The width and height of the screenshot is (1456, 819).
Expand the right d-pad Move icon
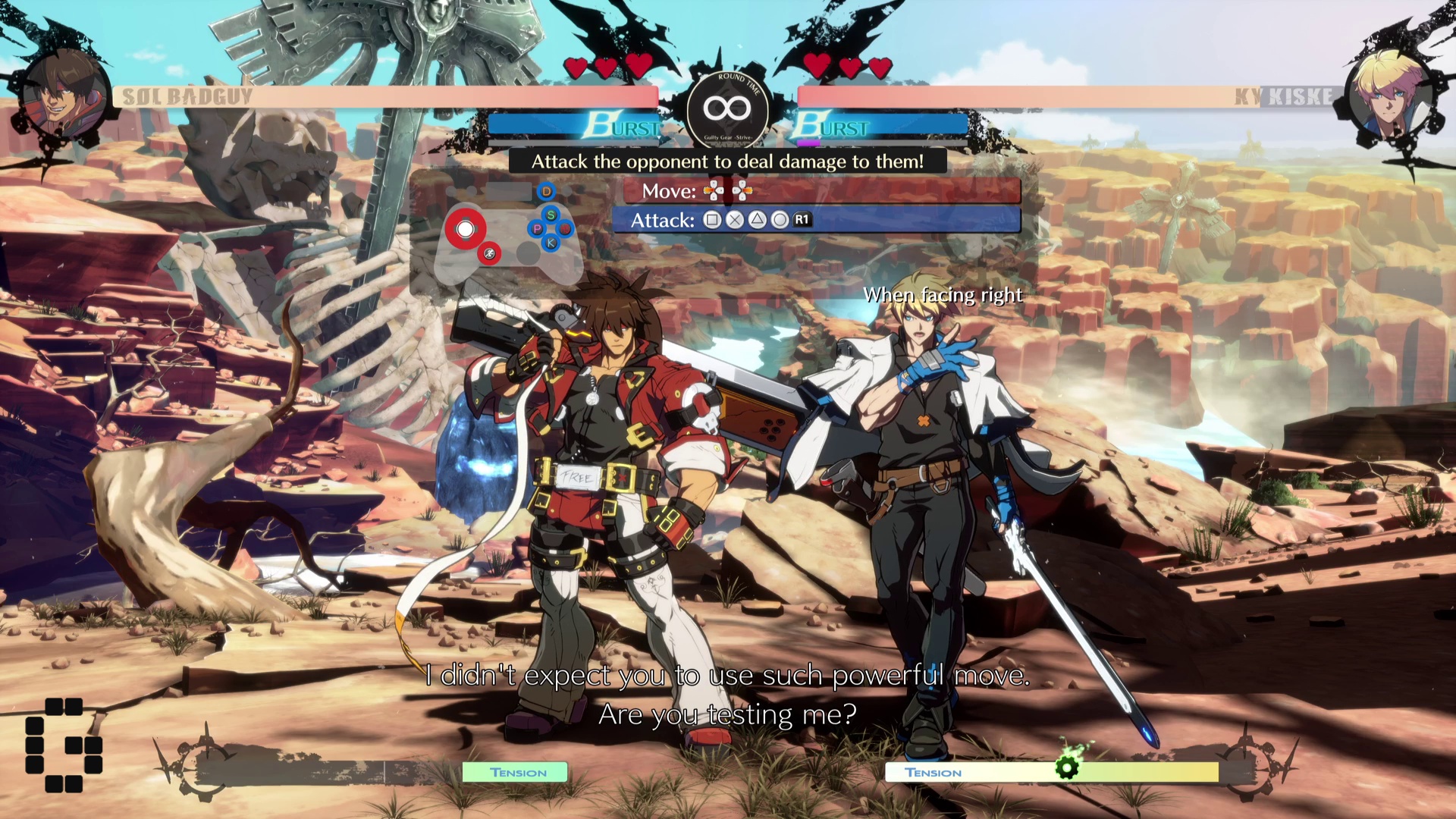coord(741,191)
